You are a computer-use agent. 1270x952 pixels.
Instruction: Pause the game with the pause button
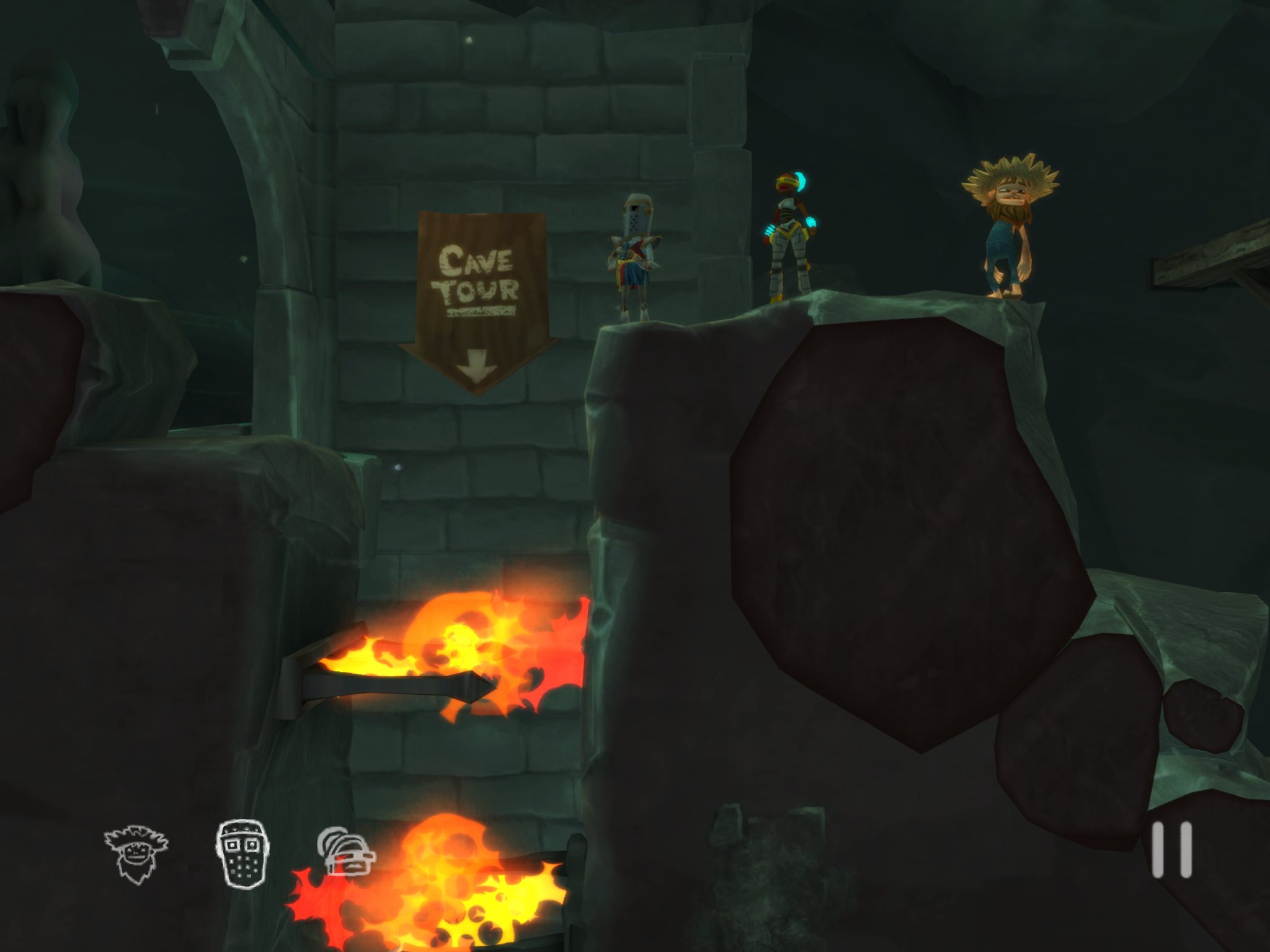tap(1171, 850)
